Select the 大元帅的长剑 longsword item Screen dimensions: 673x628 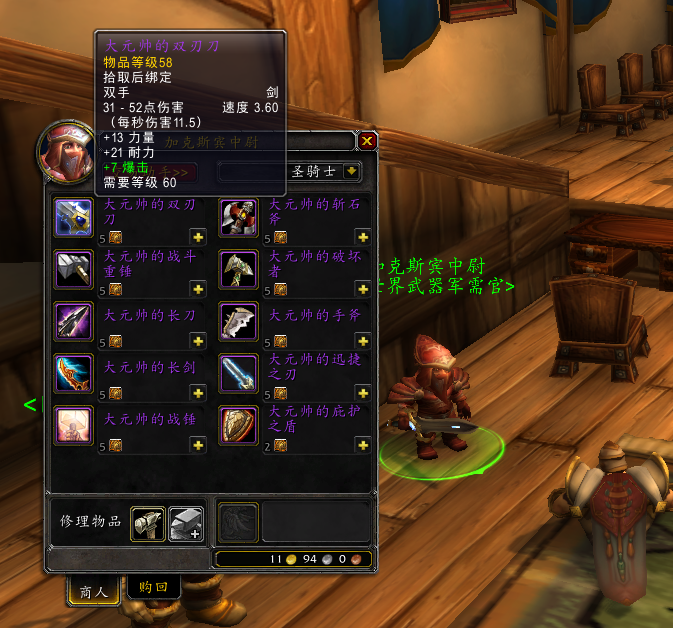point(74,373)
